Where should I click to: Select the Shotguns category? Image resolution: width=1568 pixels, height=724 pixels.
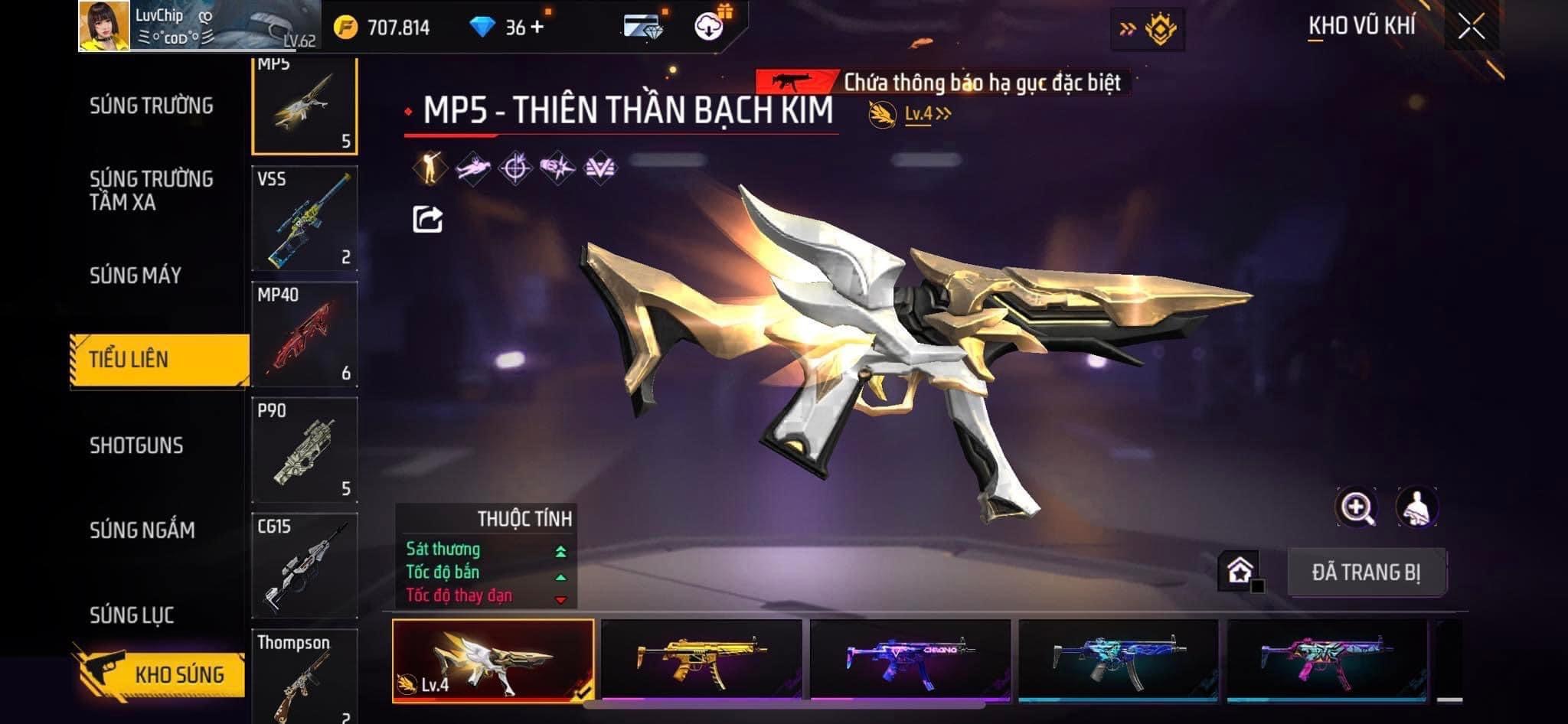[136, 445]
